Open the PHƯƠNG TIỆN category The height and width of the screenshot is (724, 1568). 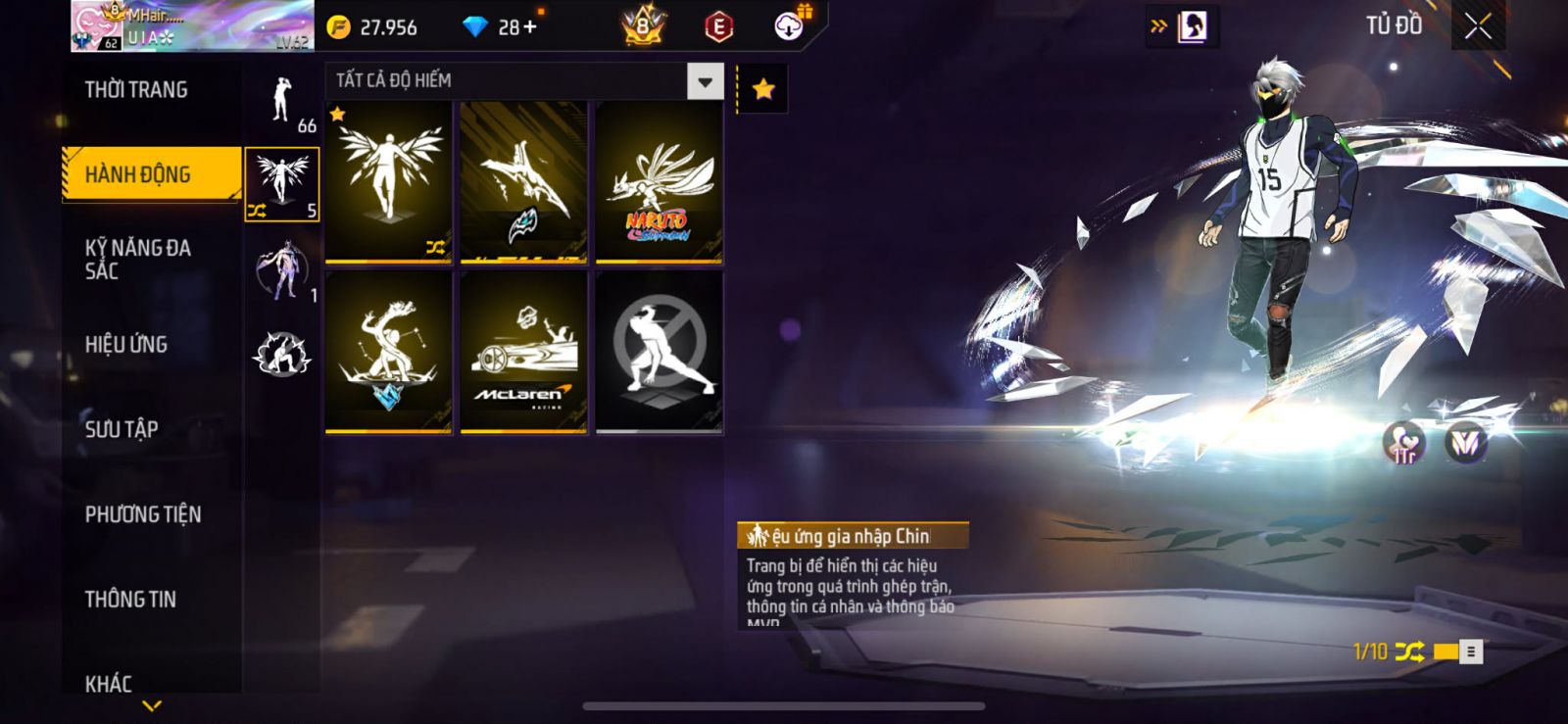pyautogui.click(x=143, y=514)
